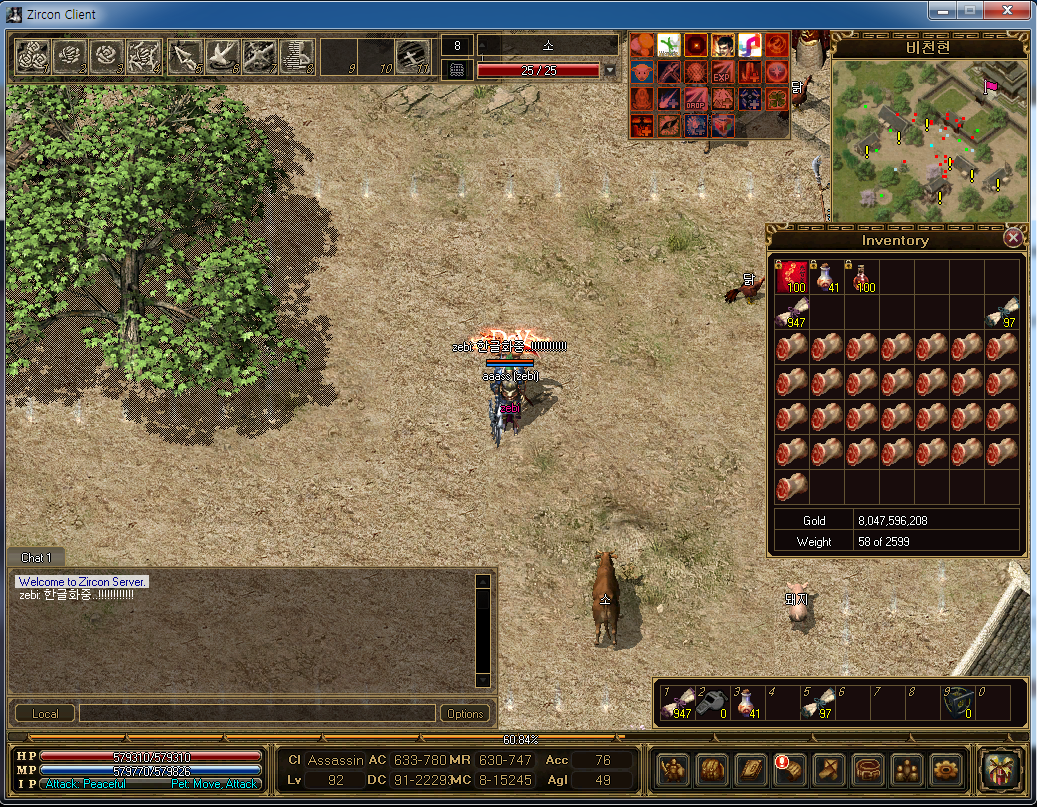The image size is (1037, 807).
Task: Click the Options button beside chat
Action: tap(465, 713)
